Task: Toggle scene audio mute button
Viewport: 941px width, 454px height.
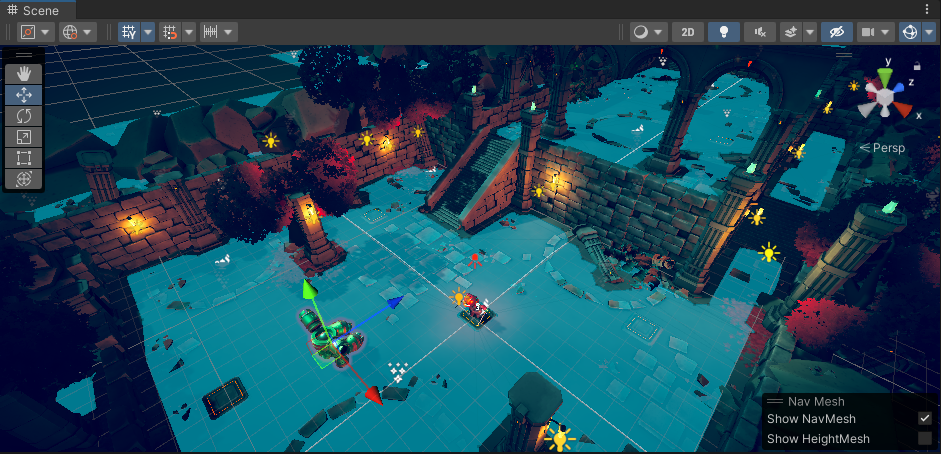Action: 760,32
